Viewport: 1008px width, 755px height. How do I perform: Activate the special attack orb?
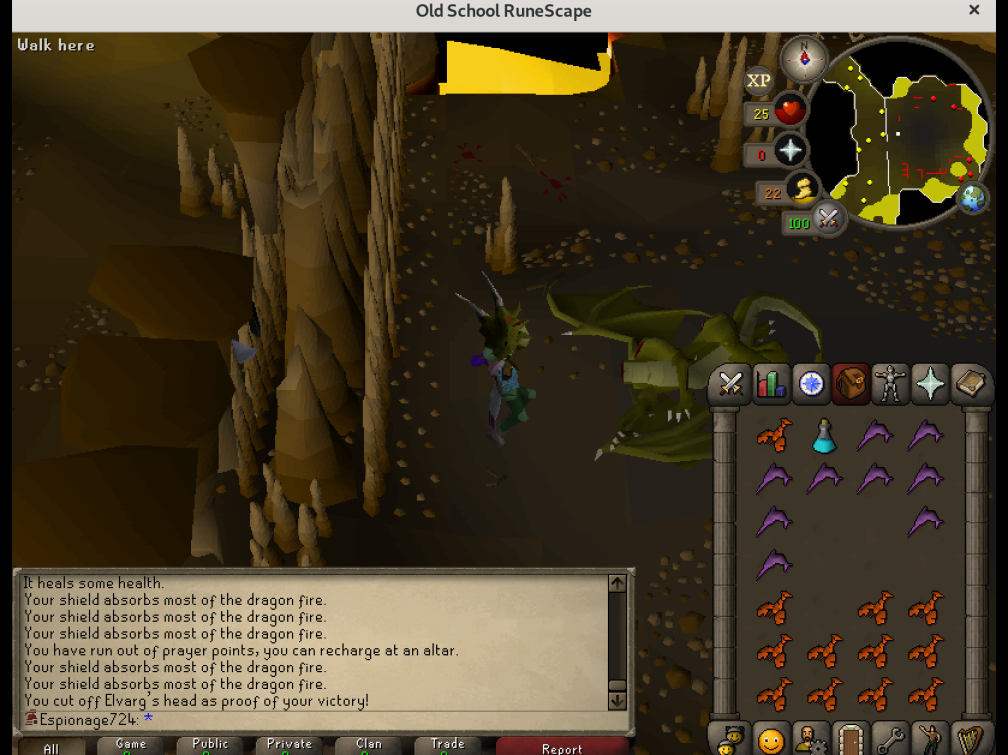coord(827,219)
